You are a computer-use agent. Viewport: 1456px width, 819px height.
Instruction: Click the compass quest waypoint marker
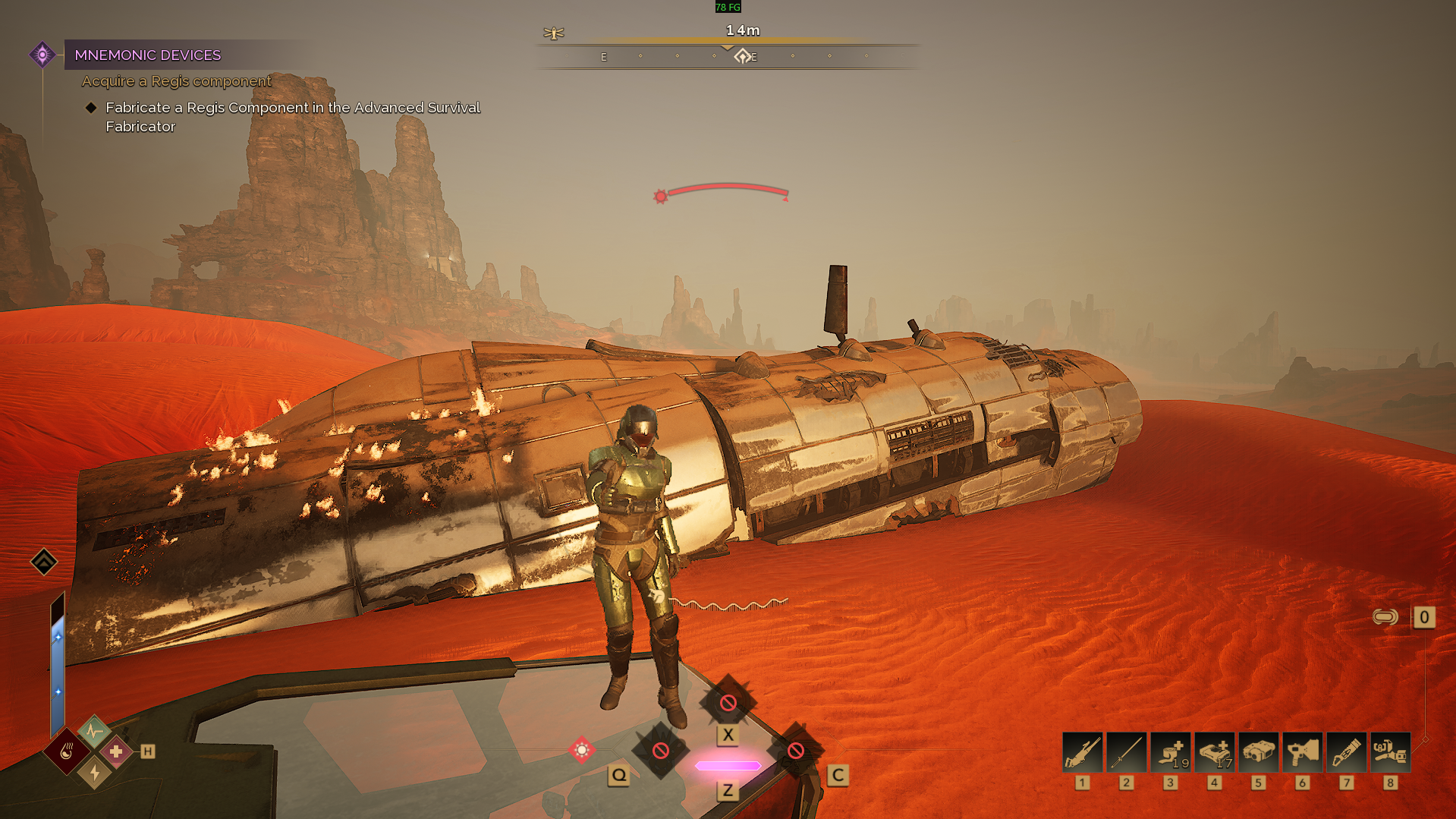[742, 56]
